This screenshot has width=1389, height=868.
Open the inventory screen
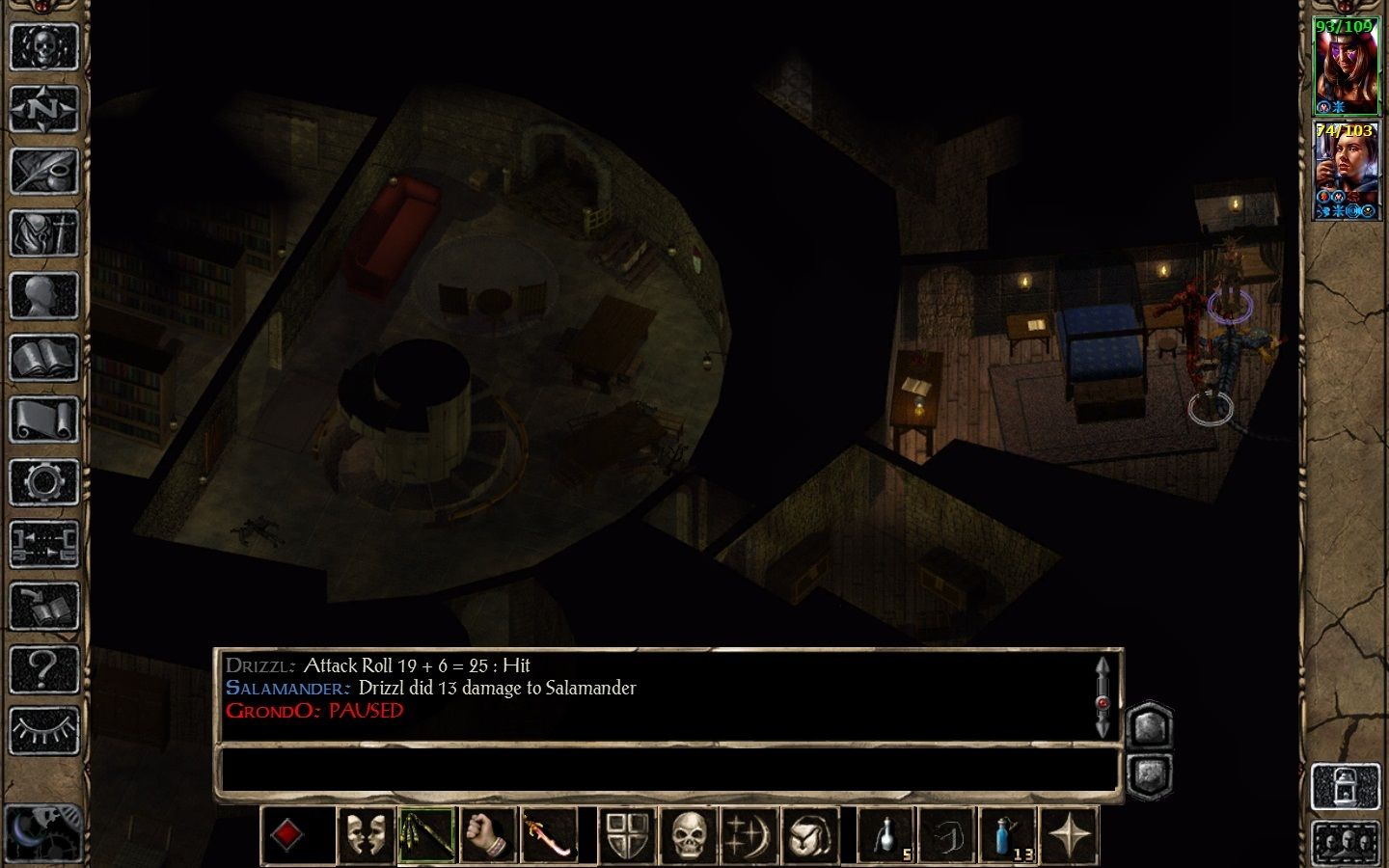(43, 233)
